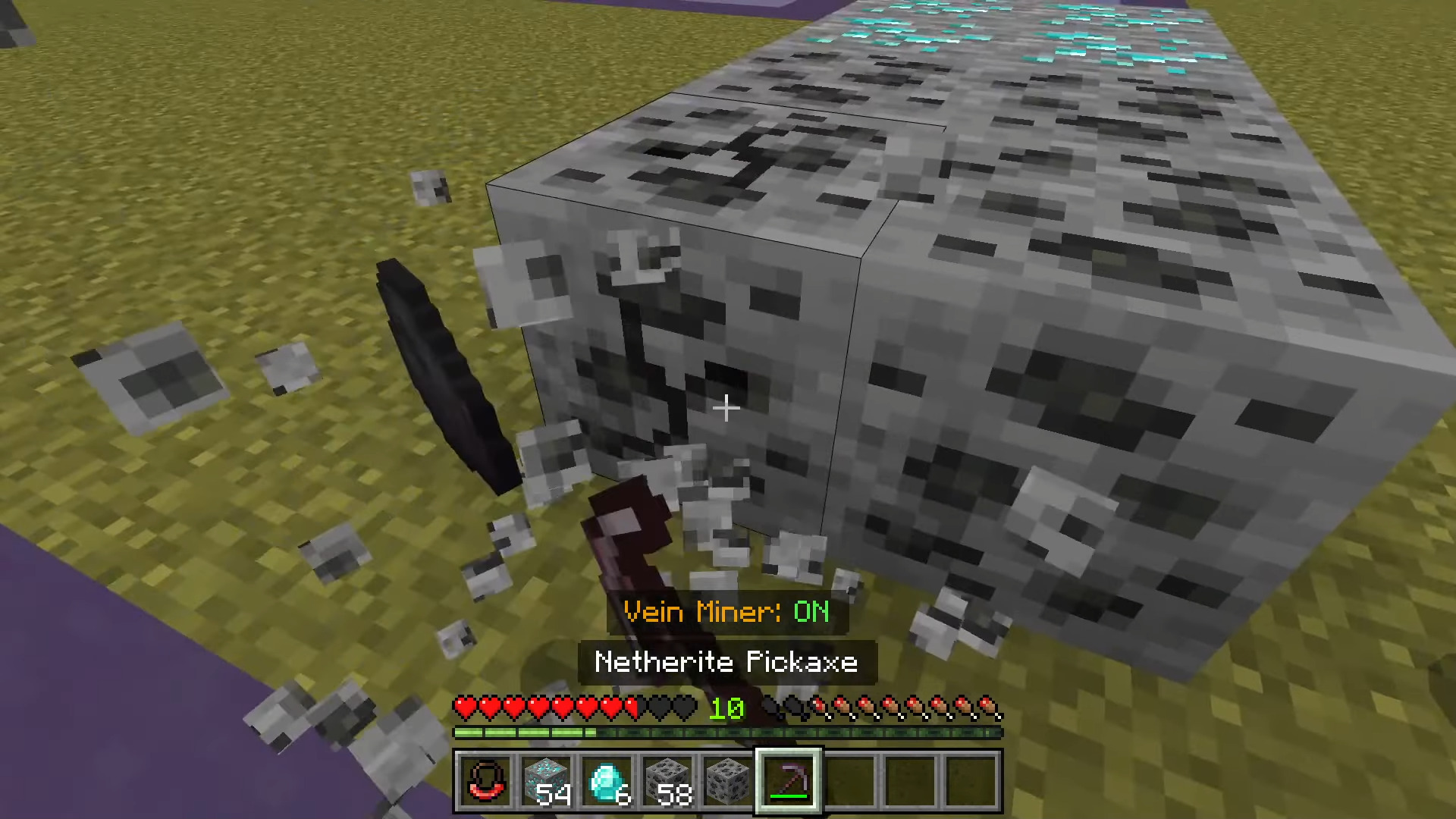1456x819 pixels.
Task: Select the coal ore stack of 58
Action: click(667, 780)
